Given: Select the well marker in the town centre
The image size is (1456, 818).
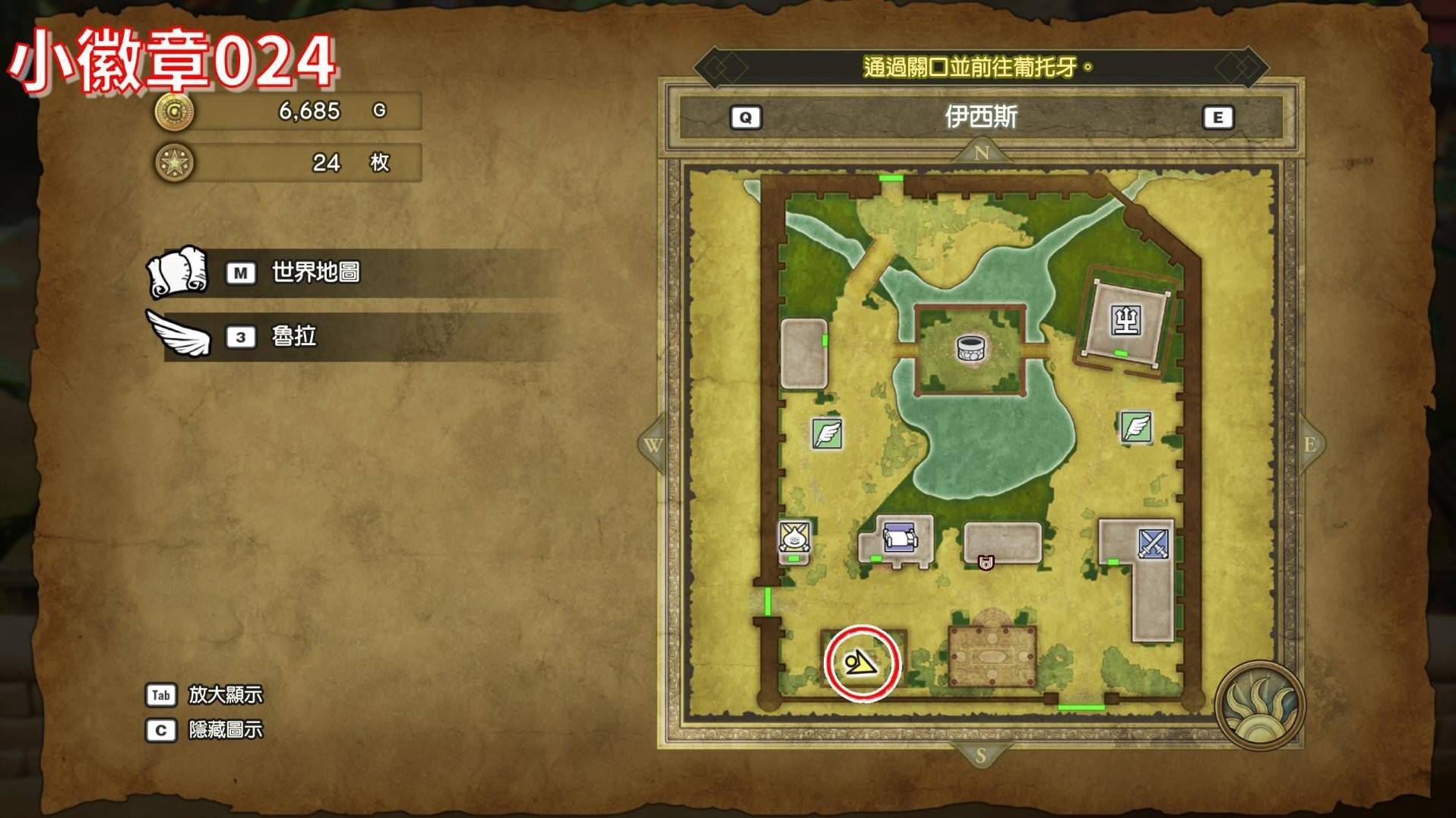Looking at the screenshot, I should coord(970,349).
